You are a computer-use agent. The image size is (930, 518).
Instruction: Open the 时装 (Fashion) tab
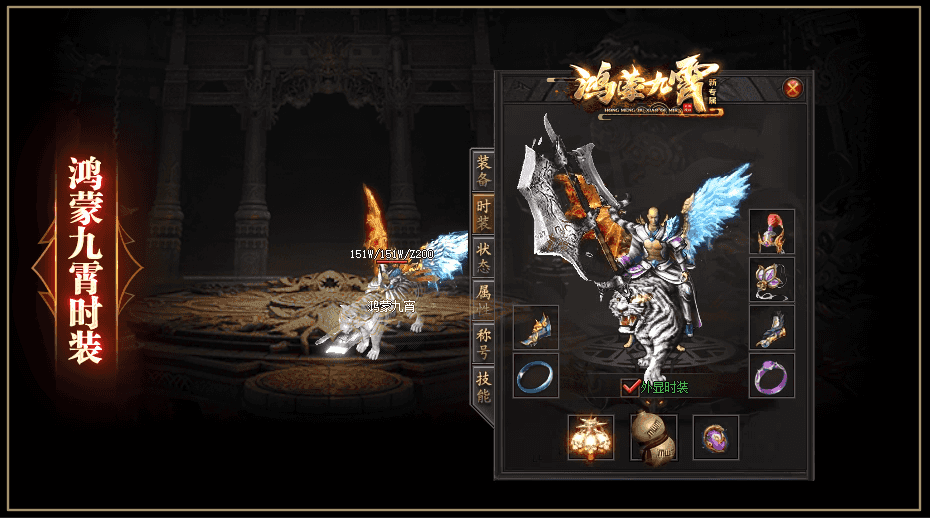(484, 214)
